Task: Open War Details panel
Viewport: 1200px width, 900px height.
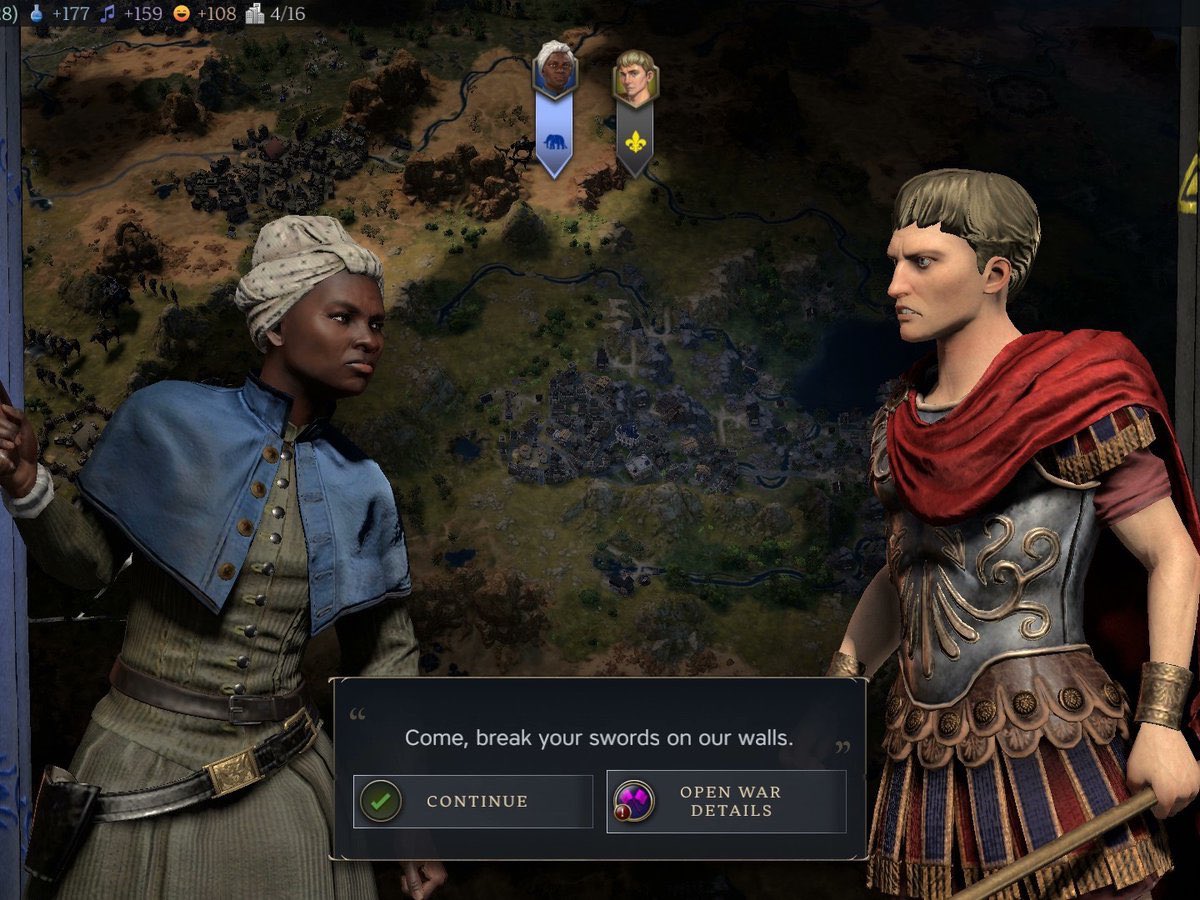Action: click(727, 801)
